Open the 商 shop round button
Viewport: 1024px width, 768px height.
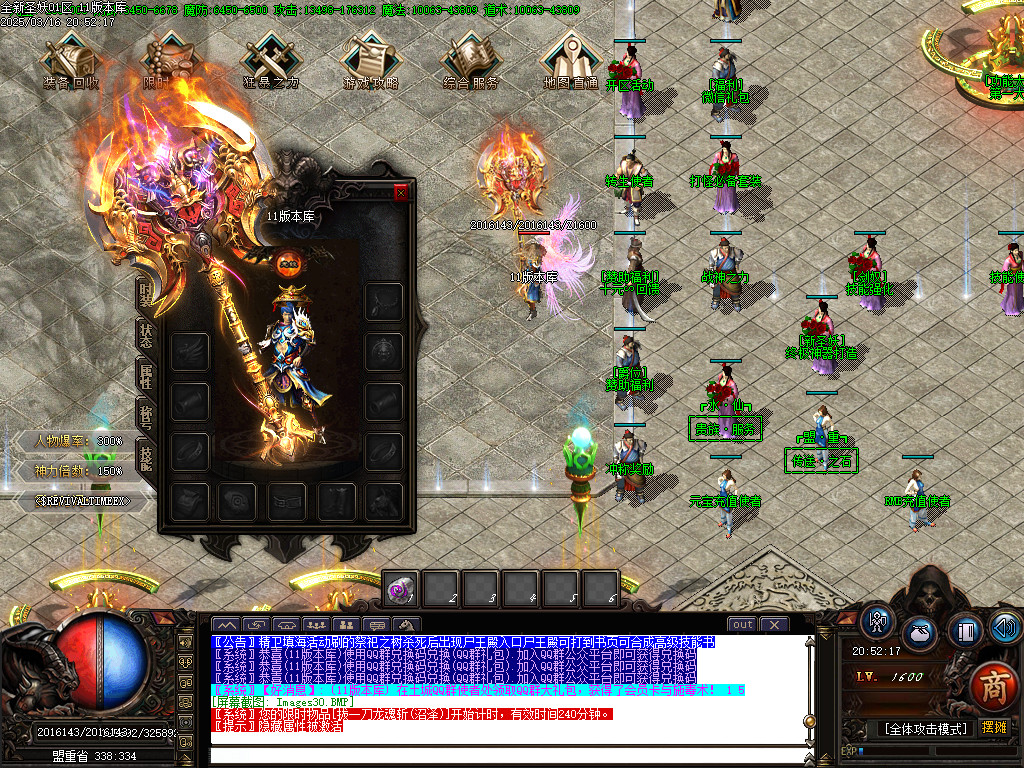(x=993, y=686)
